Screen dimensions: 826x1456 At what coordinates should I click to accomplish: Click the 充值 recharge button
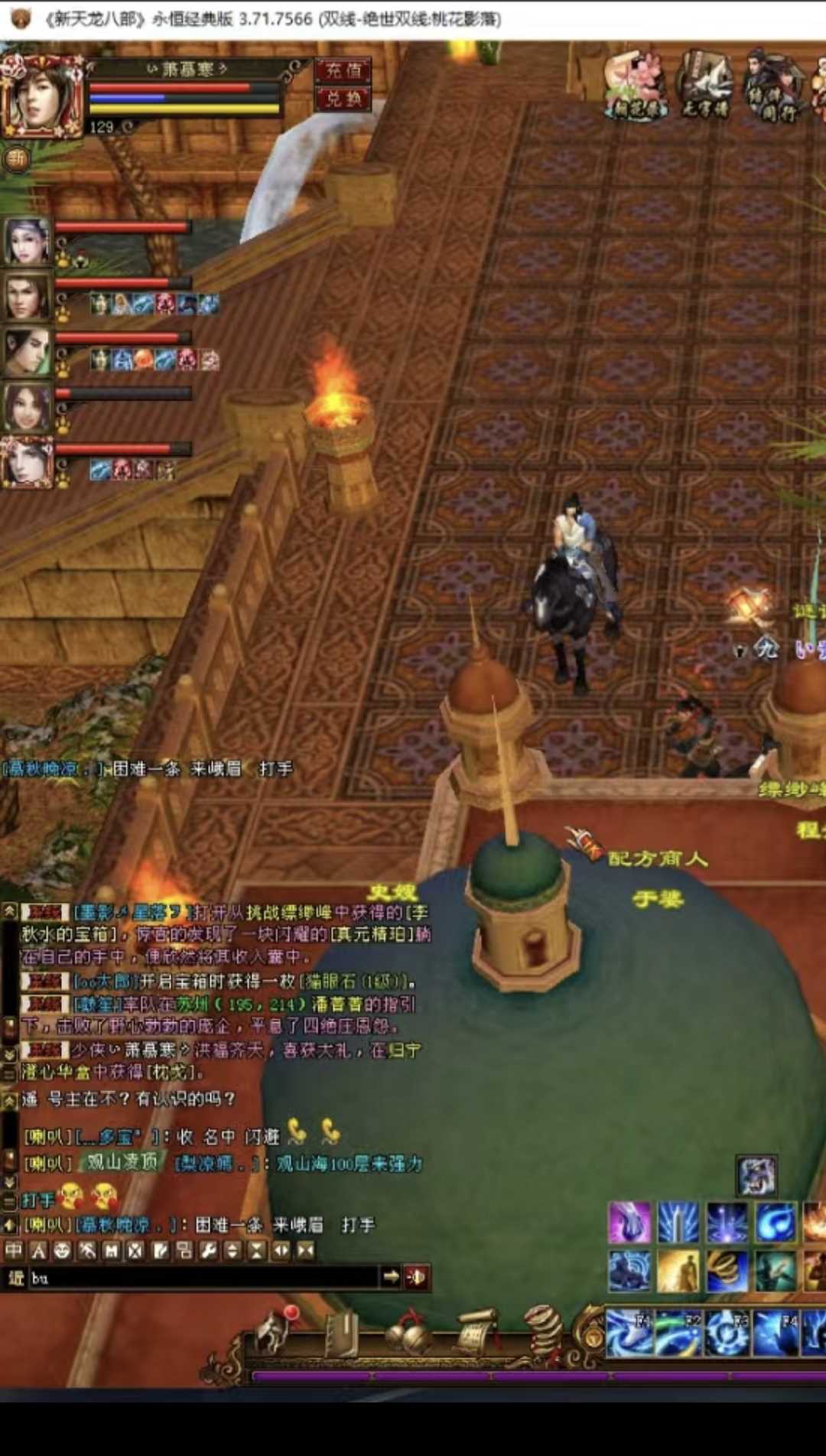coord(343,71)
